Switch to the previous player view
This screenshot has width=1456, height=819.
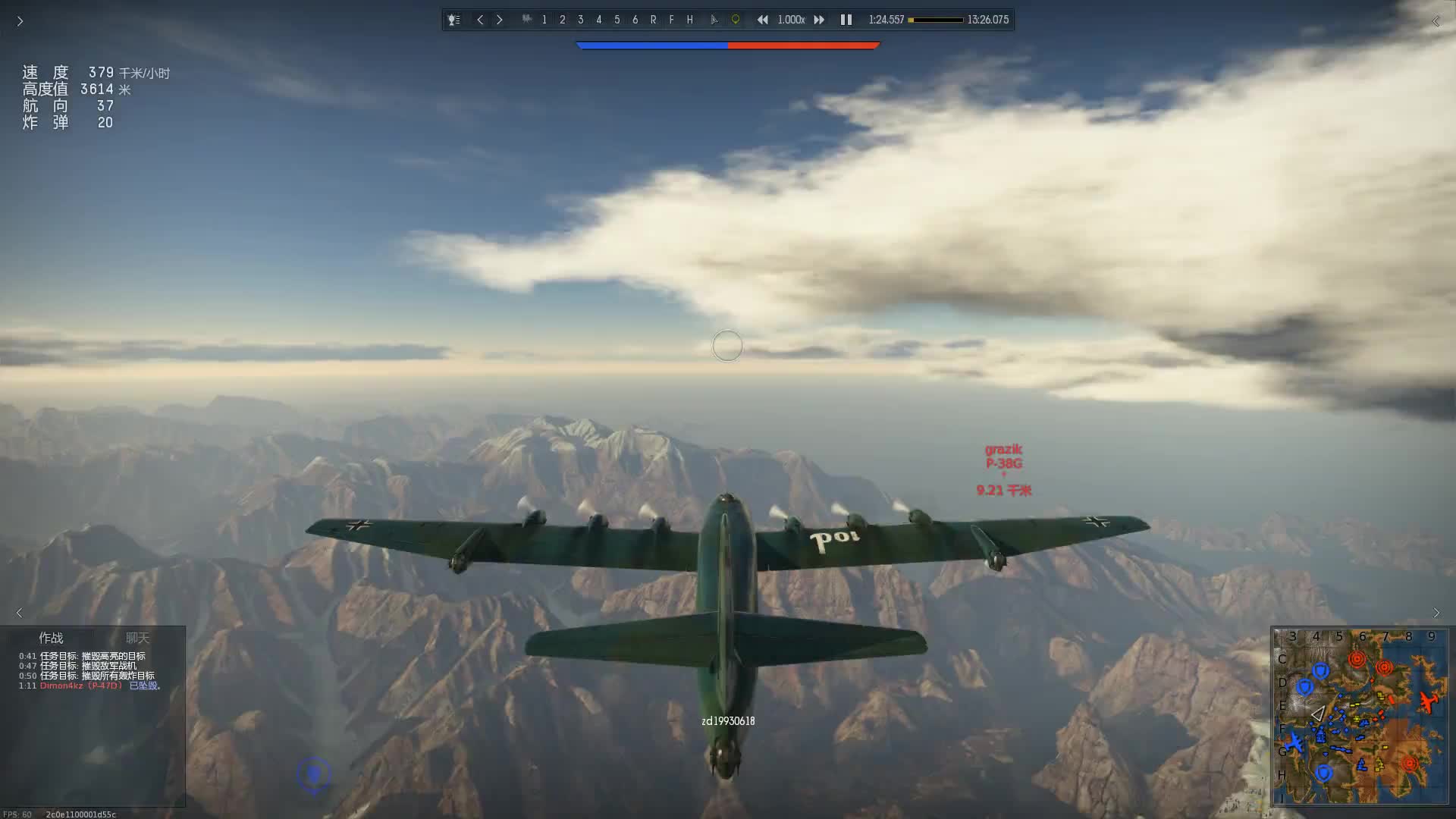[x=480, y=20]
